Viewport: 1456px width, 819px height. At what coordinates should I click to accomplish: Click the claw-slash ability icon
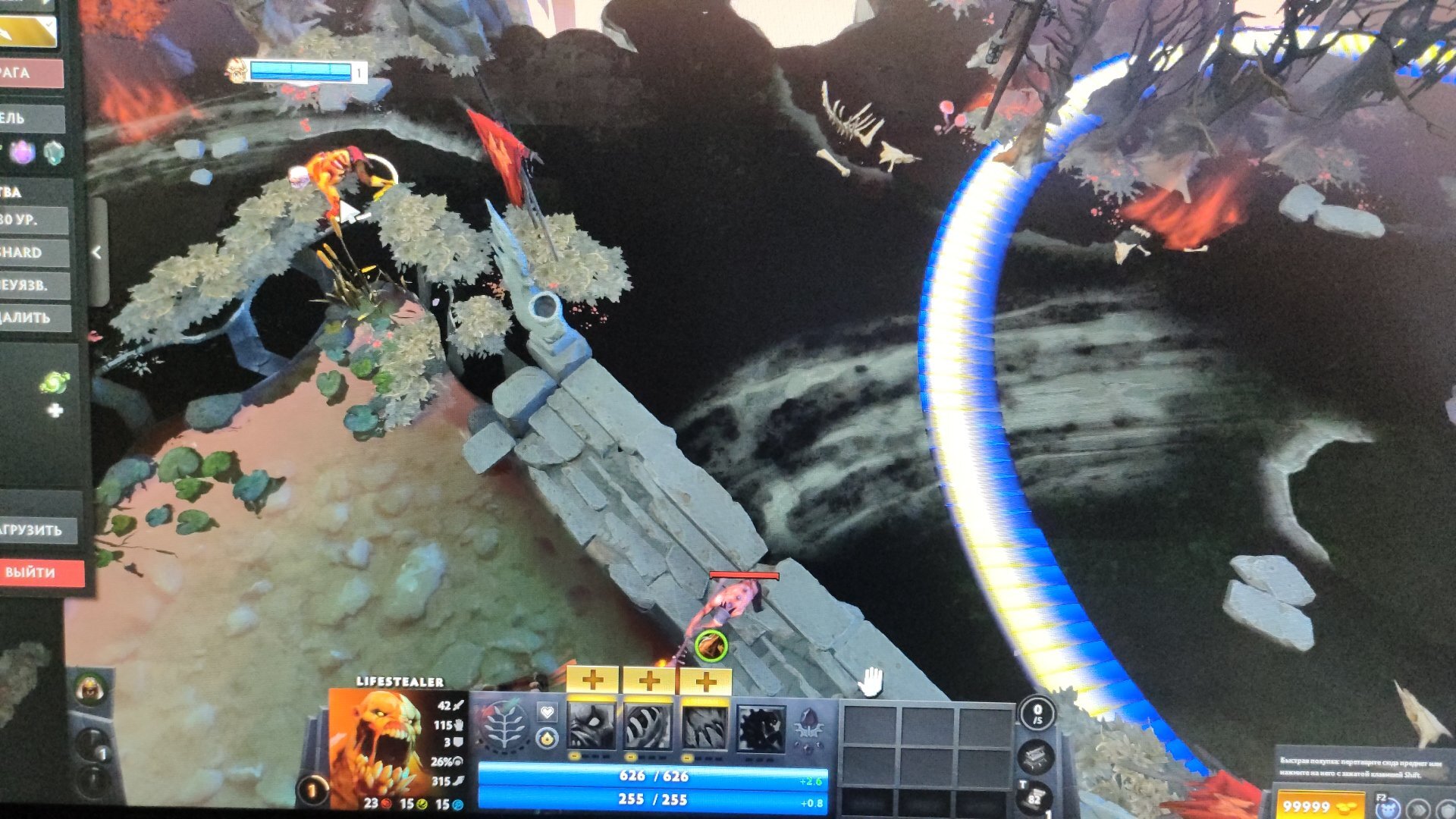click(x=704, y=726)
